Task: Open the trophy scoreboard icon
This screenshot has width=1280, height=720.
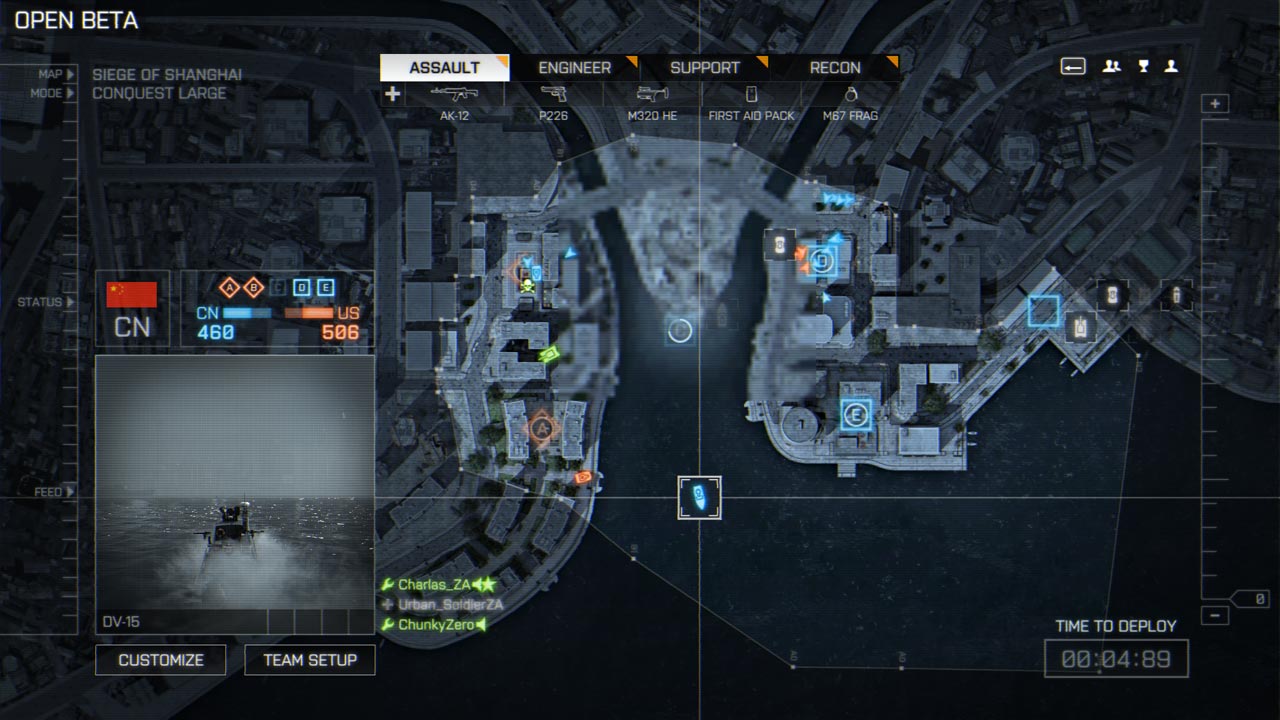Action: 1143,67
